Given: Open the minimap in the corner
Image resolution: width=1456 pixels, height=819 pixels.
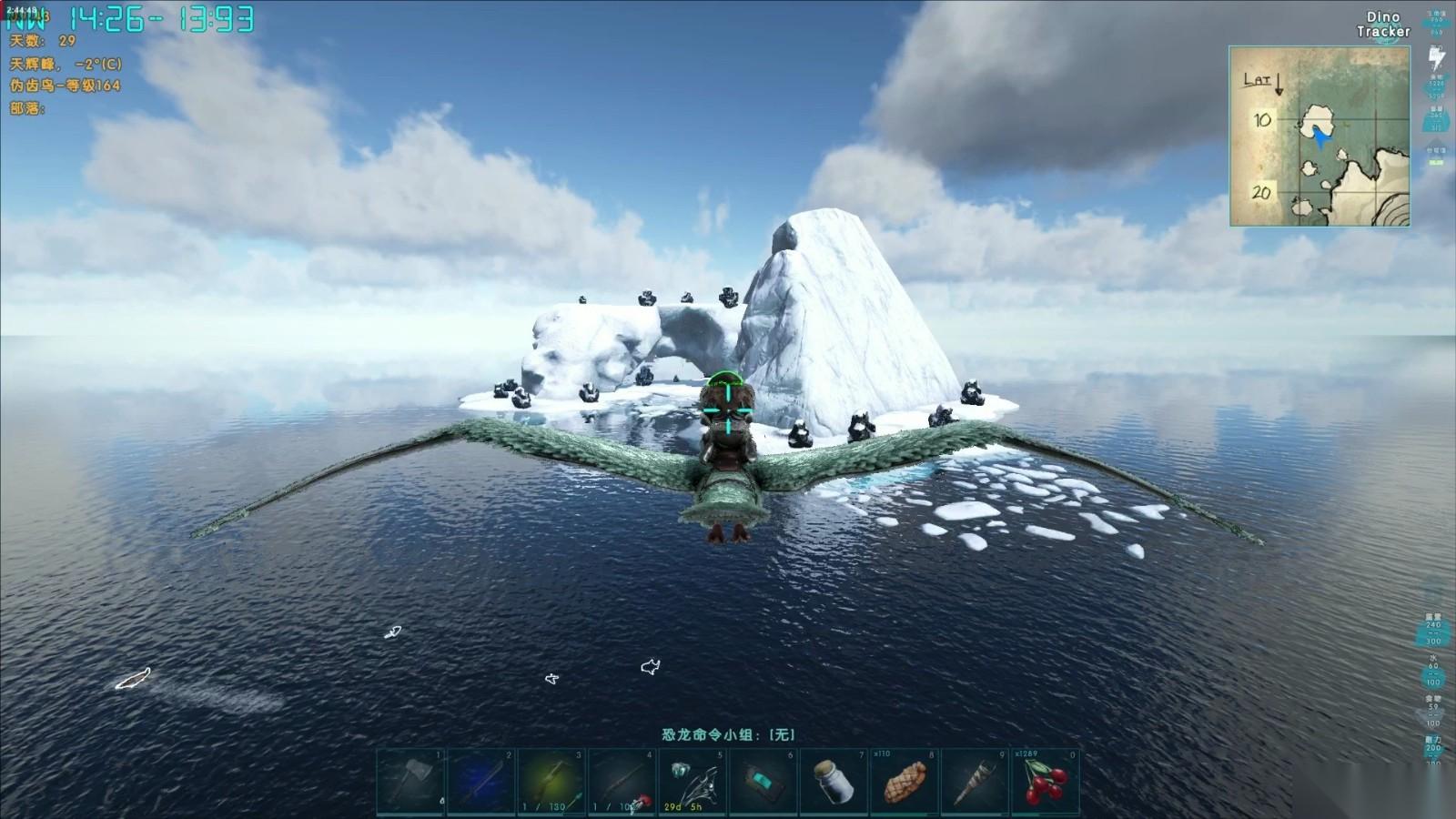Looking at the screenshot, I should coord(1319,136).
